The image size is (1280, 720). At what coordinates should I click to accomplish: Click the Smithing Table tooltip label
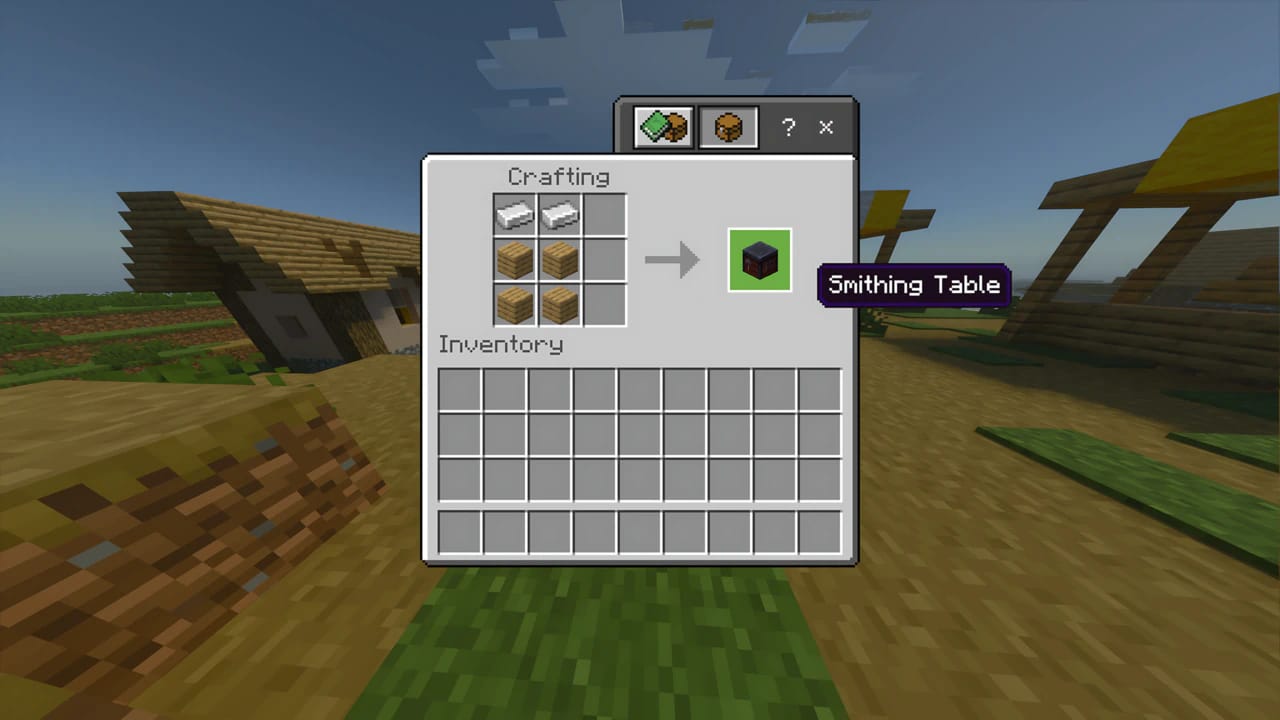[x=913, y=285]
